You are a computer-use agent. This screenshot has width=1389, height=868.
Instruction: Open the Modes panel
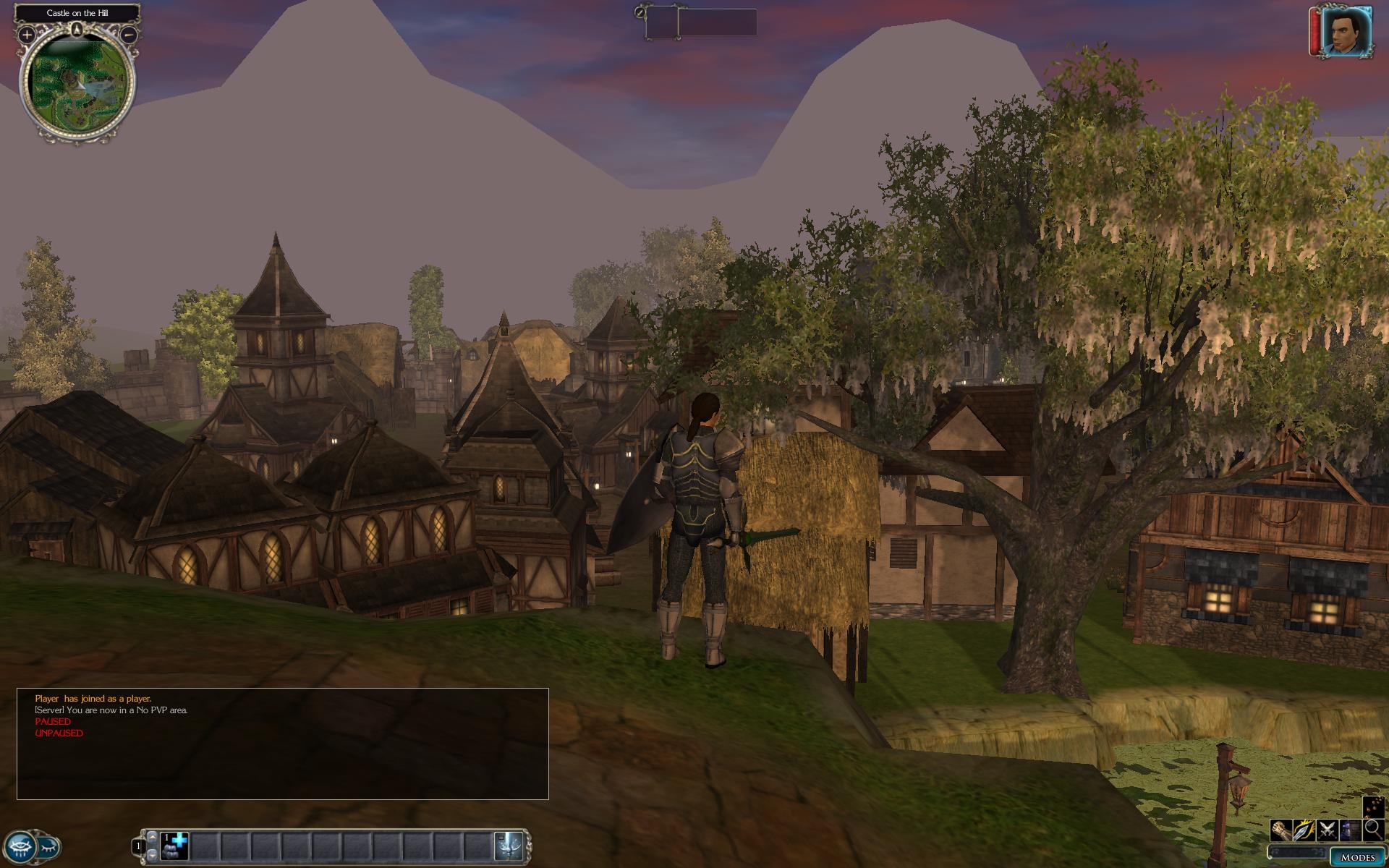pos(1357,857)
